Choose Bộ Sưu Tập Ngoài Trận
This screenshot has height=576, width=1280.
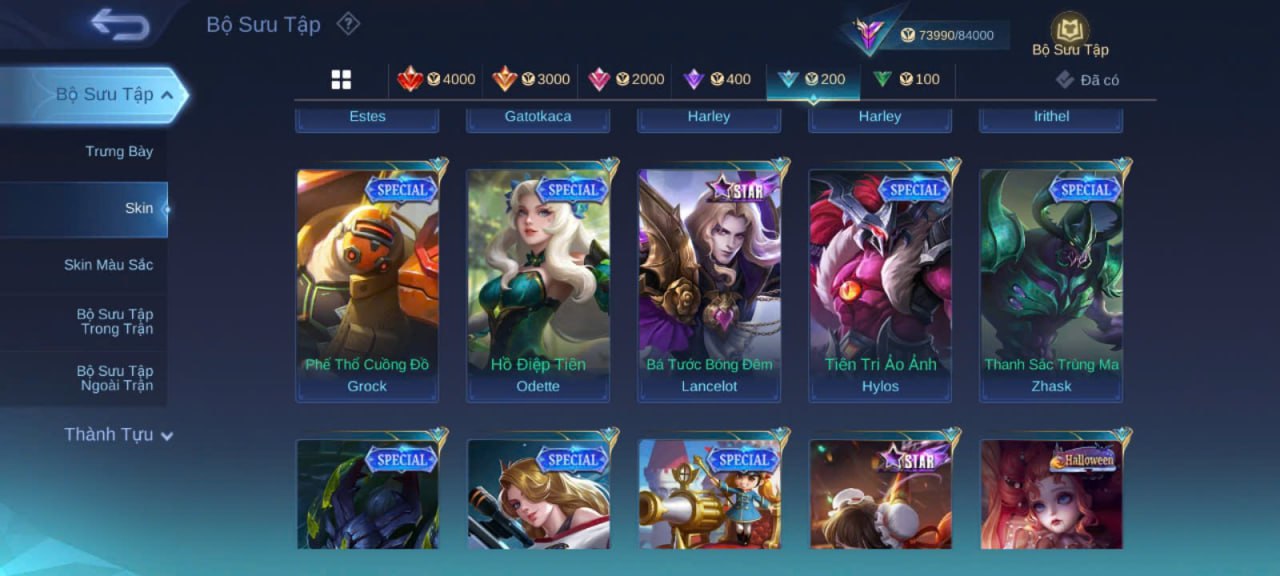pyautogui.click(x=116, y=378)
